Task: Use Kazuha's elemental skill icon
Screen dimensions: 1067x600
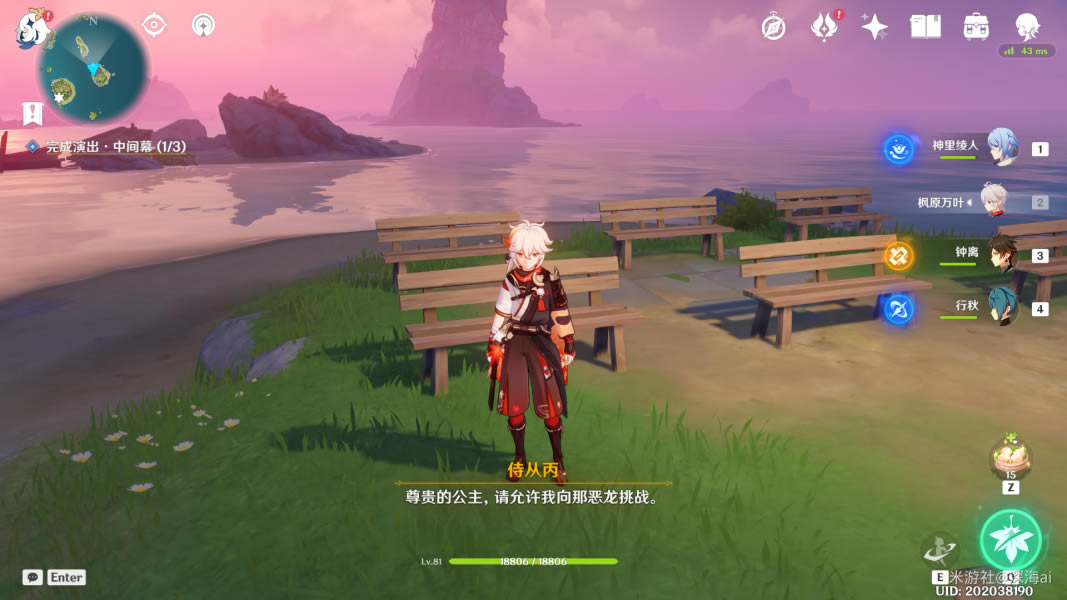Action: [939, 550]
